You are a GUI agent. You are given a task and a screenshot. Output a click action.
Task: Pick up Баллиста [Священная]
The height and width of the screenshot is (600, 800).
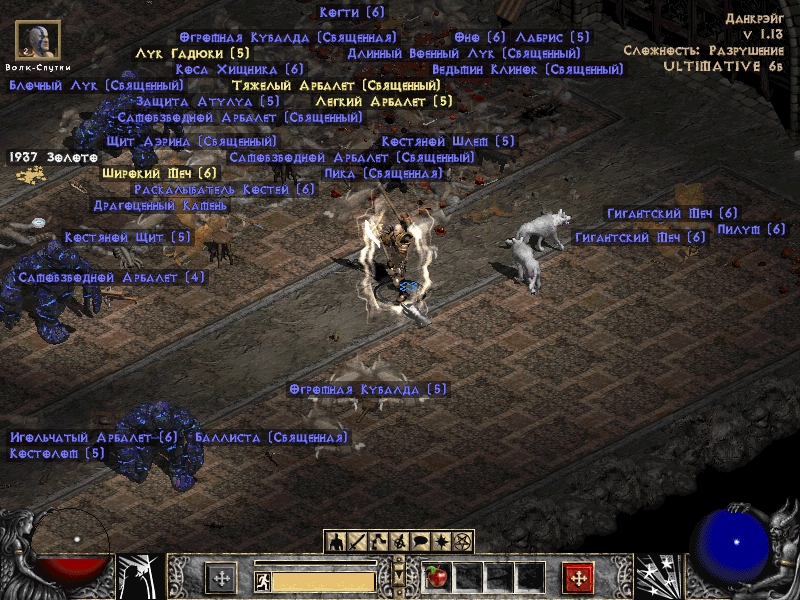[x=271, y=437]
